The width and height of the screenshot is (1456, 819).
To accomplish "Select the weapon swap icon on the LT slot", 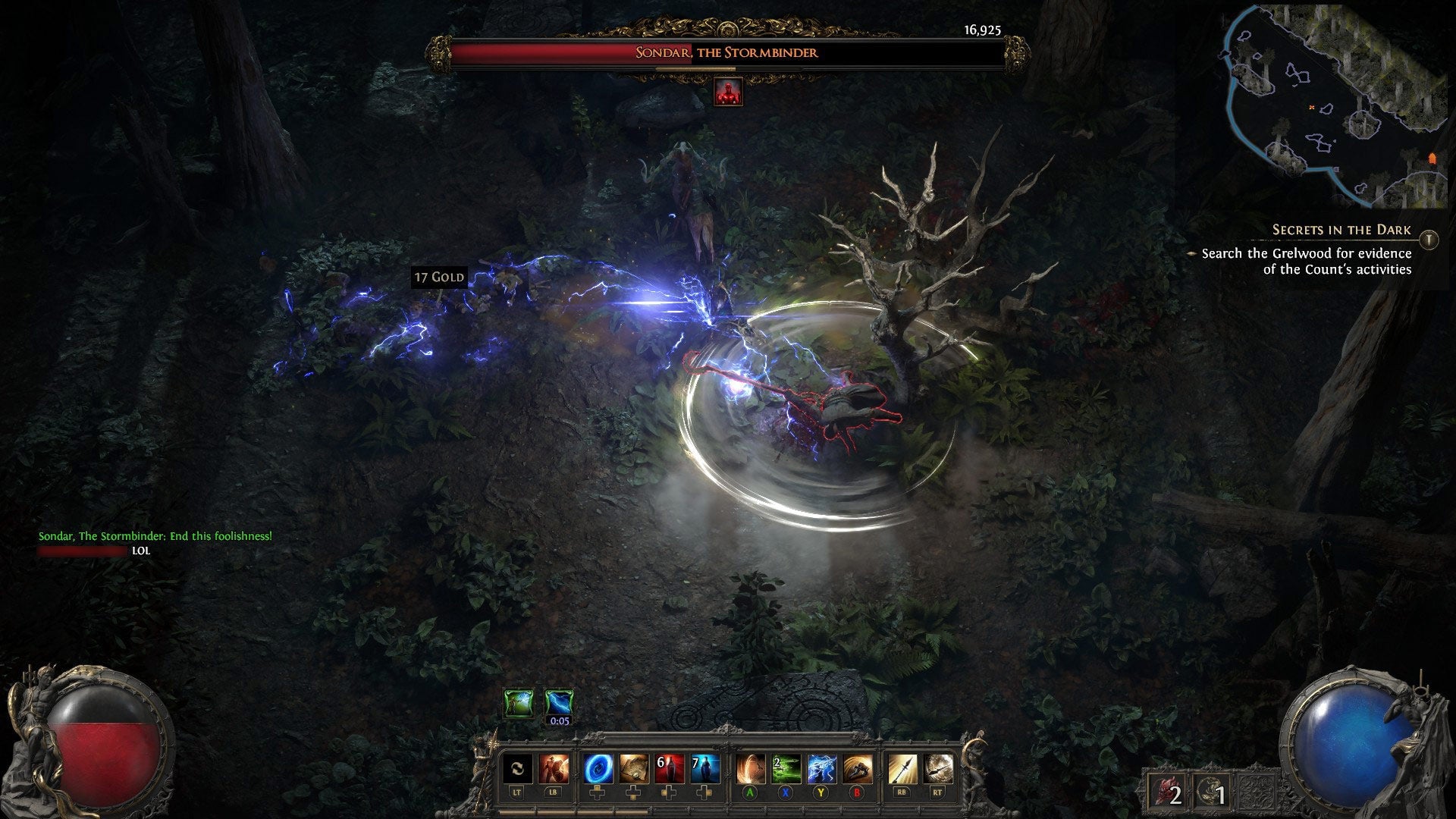I will point(516,768).
